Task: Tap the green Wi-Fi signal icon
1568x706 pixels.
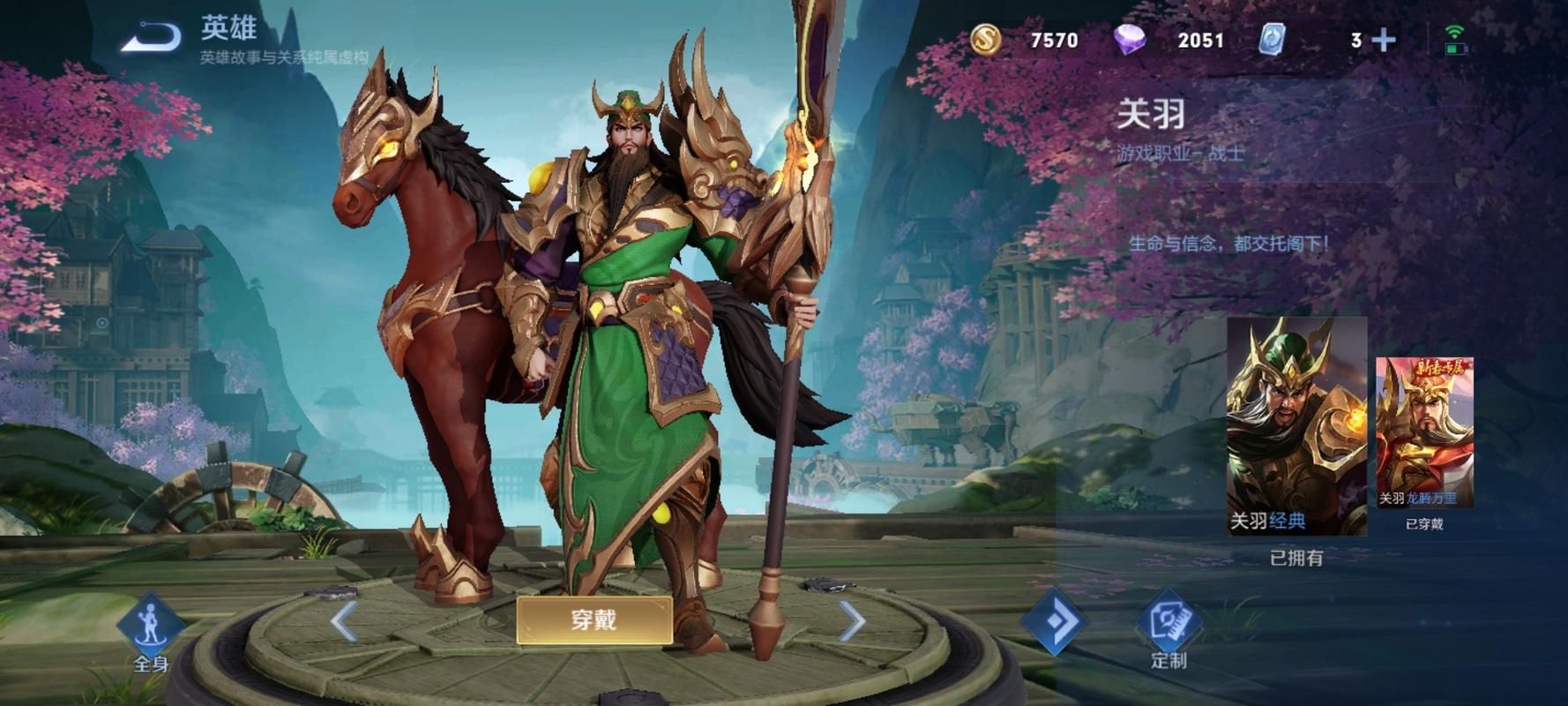Action: tap(1454, 29)
